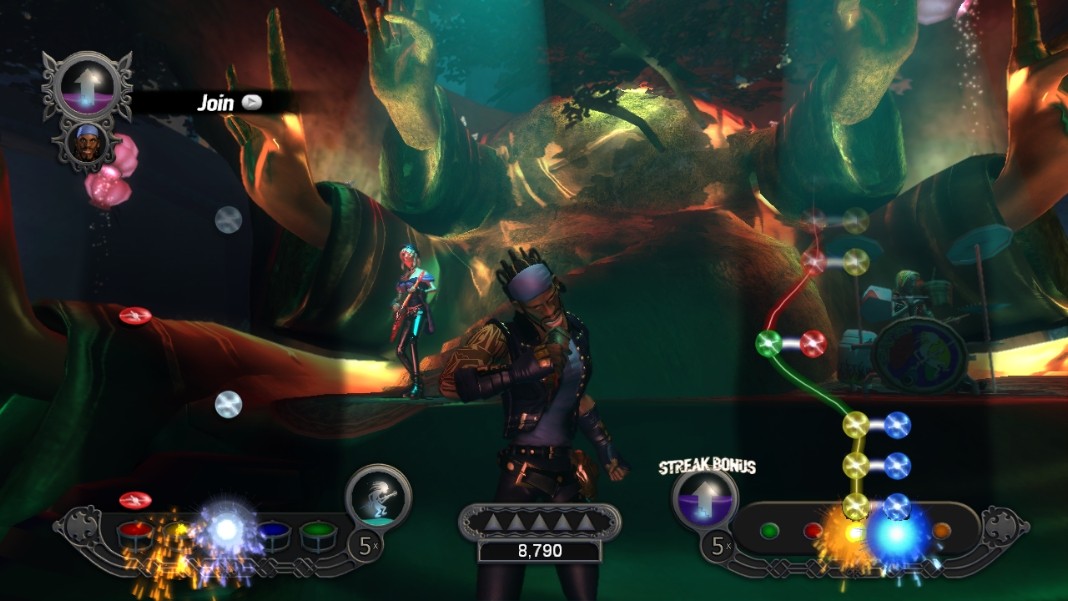Hit the green guitar fret target
Viewport: 1068px width, 601px height.
point(770,531)
